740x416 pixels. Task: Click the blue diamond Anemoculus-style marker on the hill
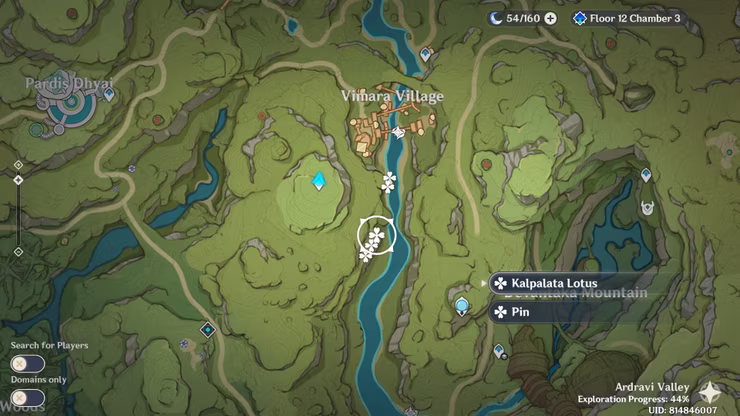click(319, 181)
